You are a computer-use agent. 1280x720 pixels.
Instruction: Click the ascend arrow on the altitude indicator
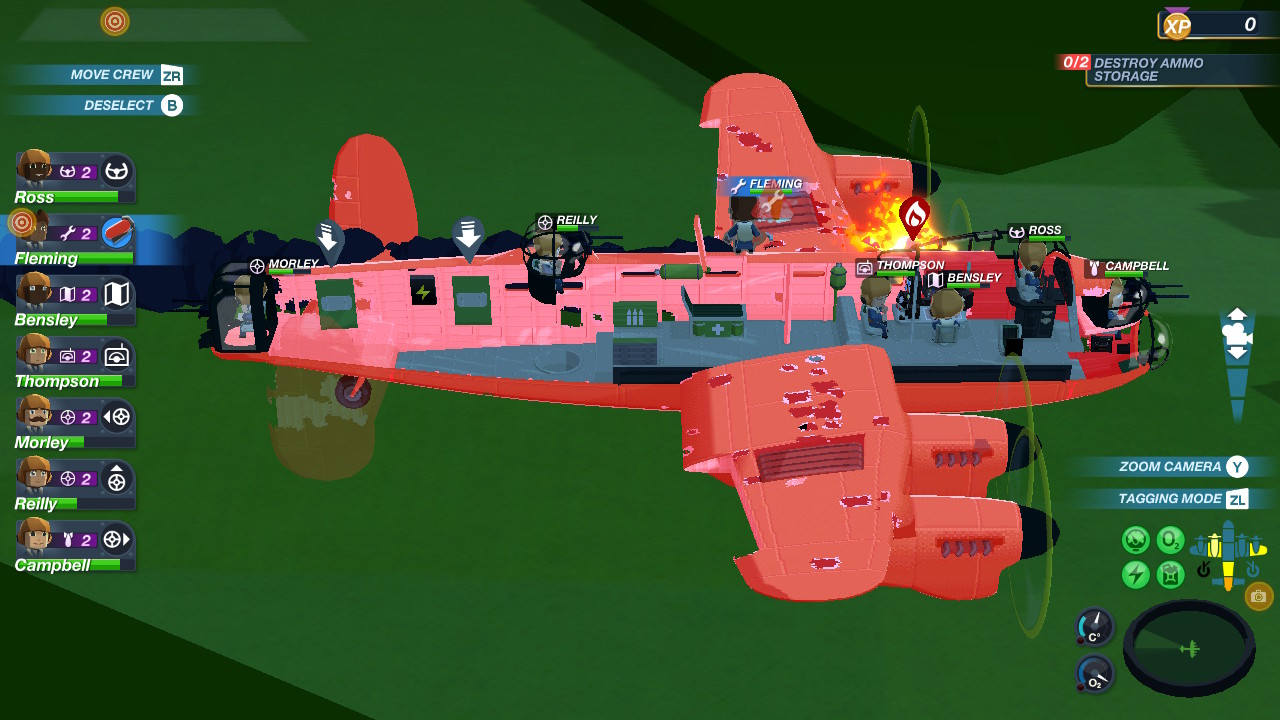tap(1237, 313)
